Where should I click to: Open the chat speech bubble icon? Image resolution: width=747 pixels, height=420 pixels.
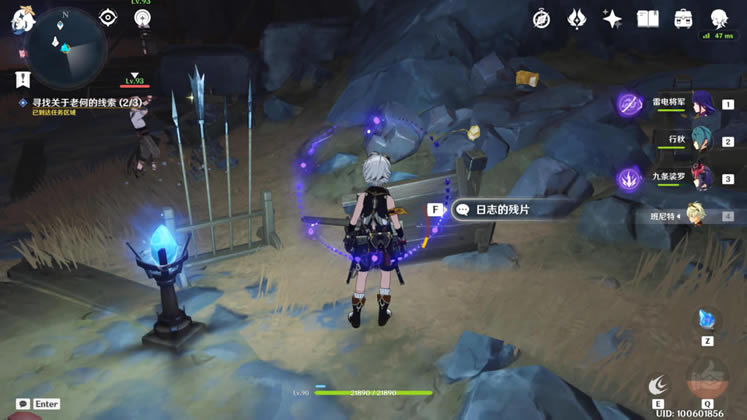[22, 404]
